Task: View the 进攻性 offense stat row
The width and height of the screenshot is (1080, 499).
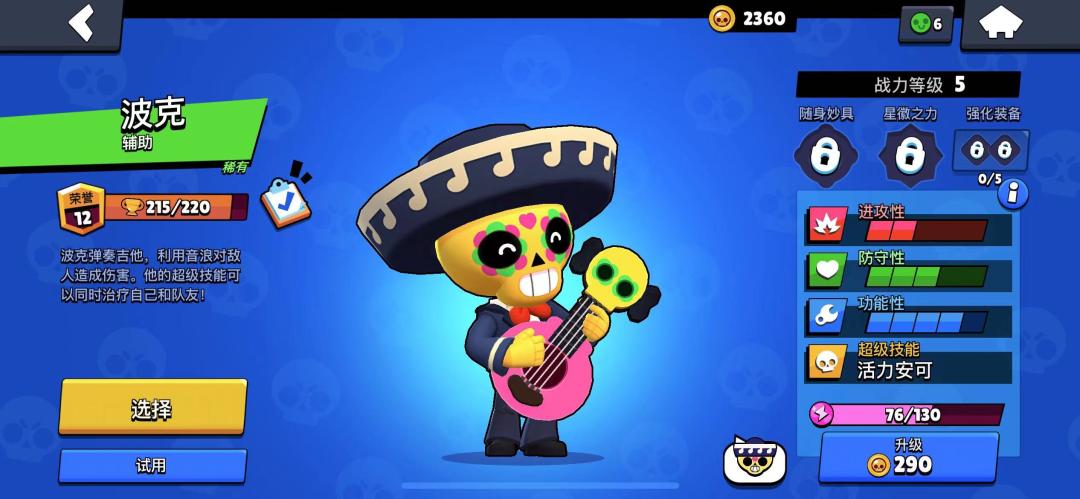Action: coord(908,225)
